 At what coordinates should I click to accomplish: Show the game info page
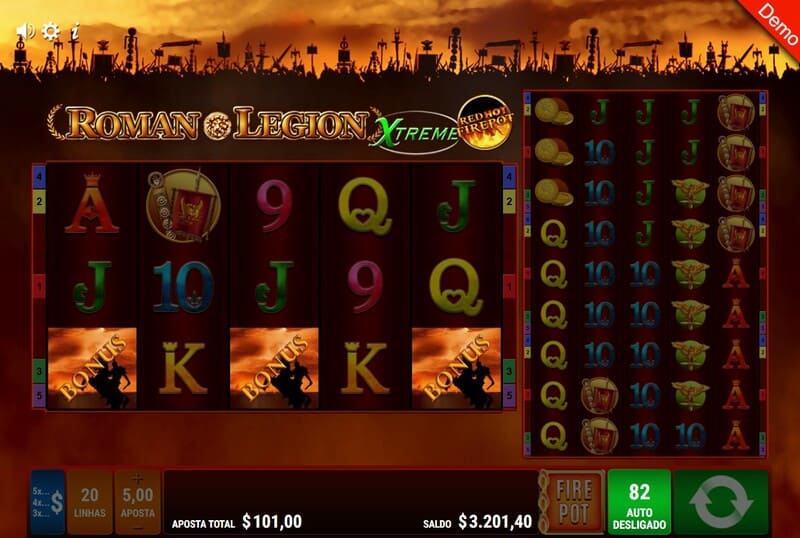[x=76, y=32]
